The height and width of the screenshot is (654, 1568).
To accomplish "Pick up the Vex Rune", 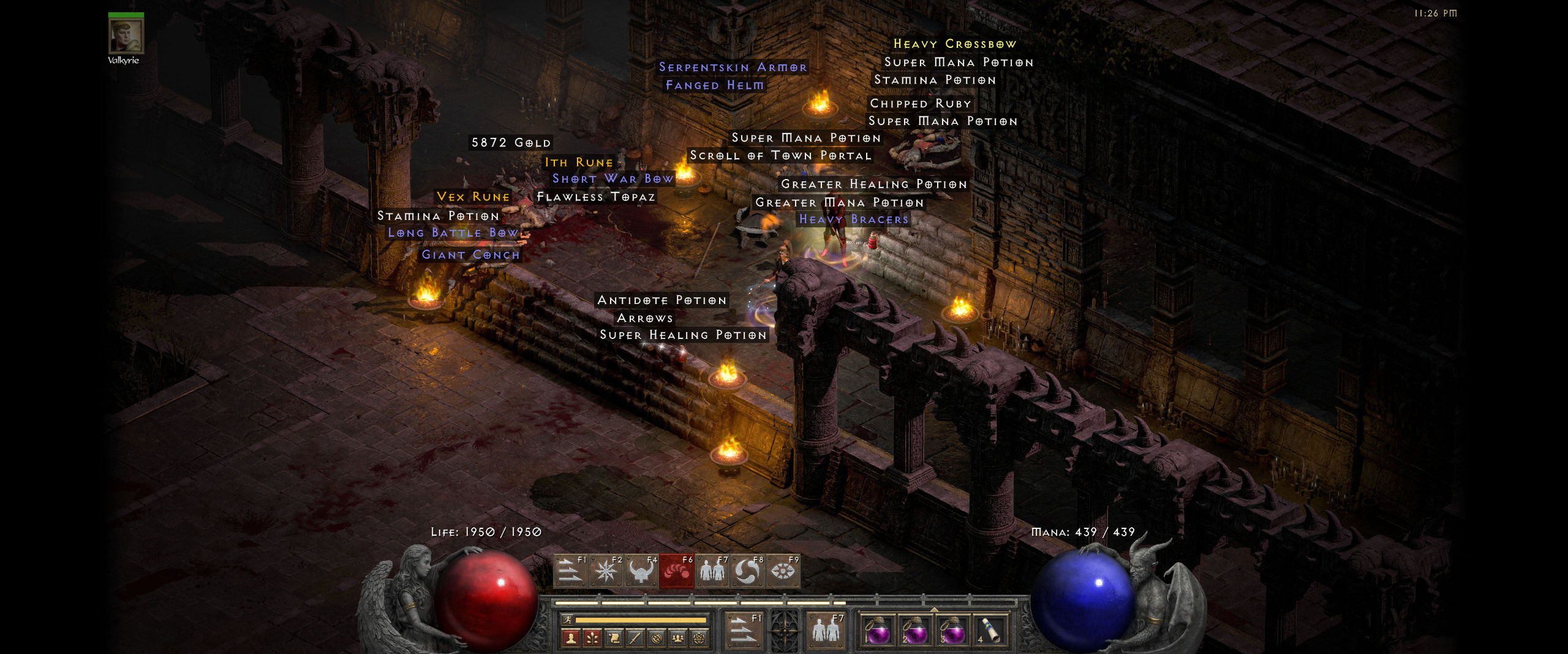I will [473, 197].
